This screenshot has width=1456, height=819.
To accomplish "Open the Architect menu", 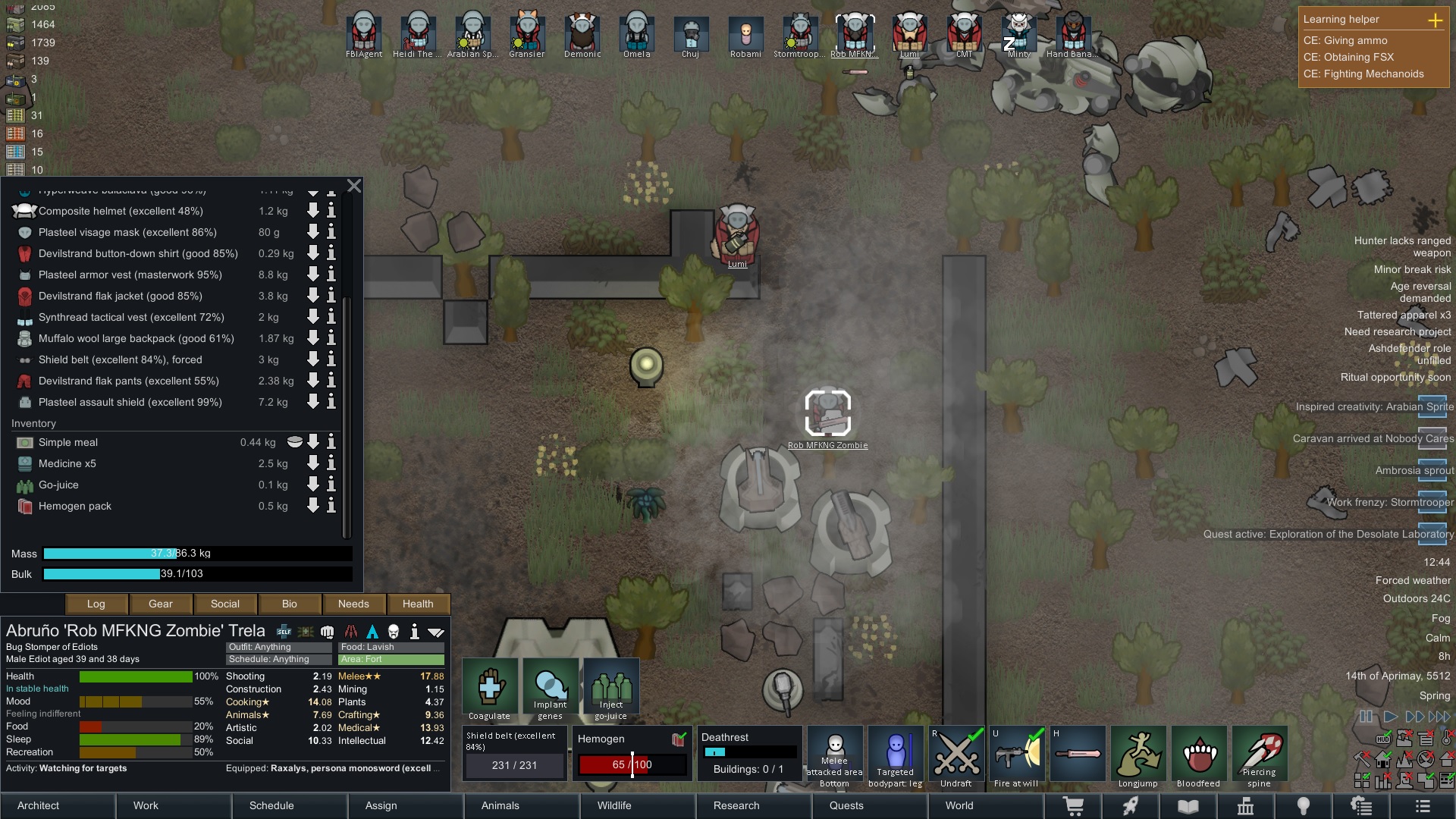I will (39, 805).
